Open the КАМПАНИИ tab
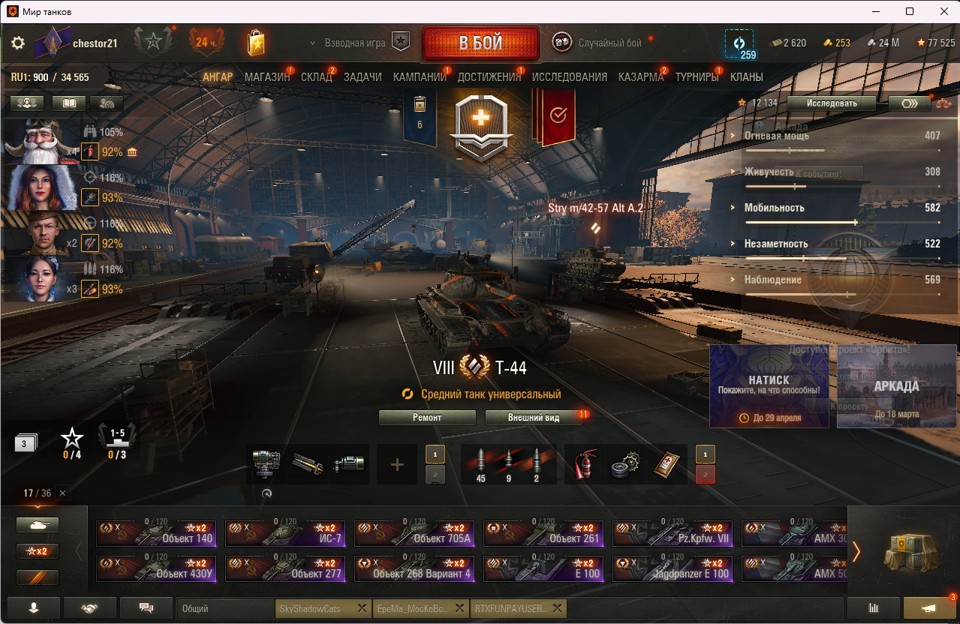960x624 pixels. (419, 77)
